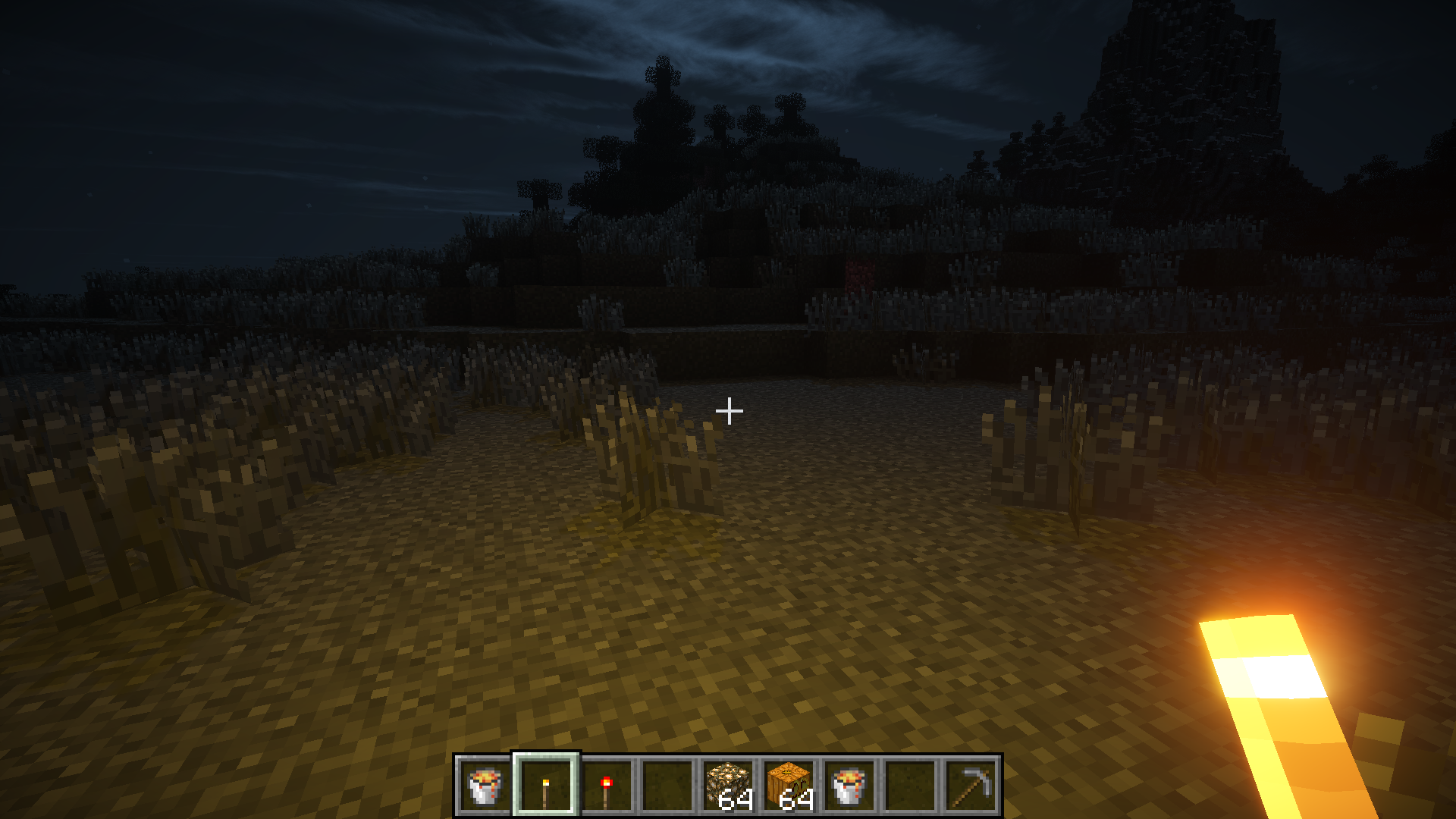This screenshot has width=1456, height=819.
Task: Click the crosshair at screen center
Action: [729, 409]
